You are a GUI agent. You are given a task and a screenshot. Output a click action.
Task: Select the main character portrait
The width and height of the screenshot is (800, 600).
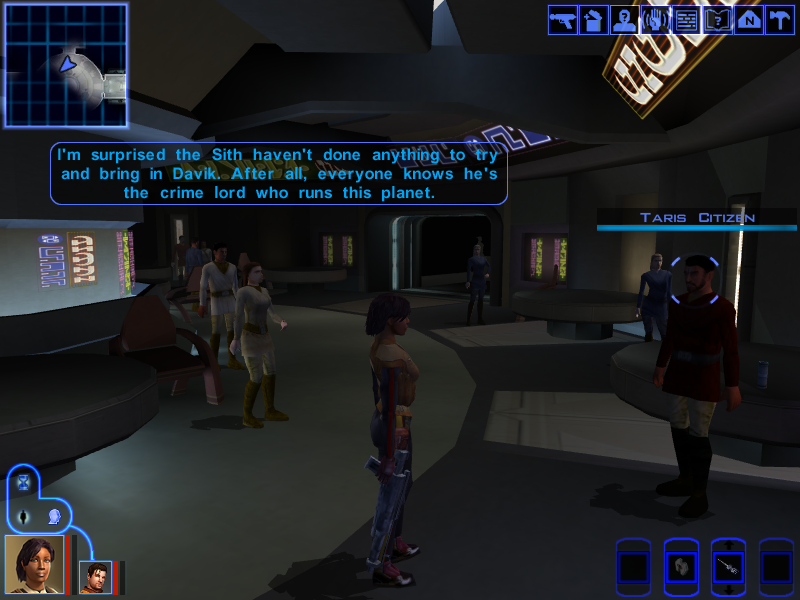pos(35,565)
